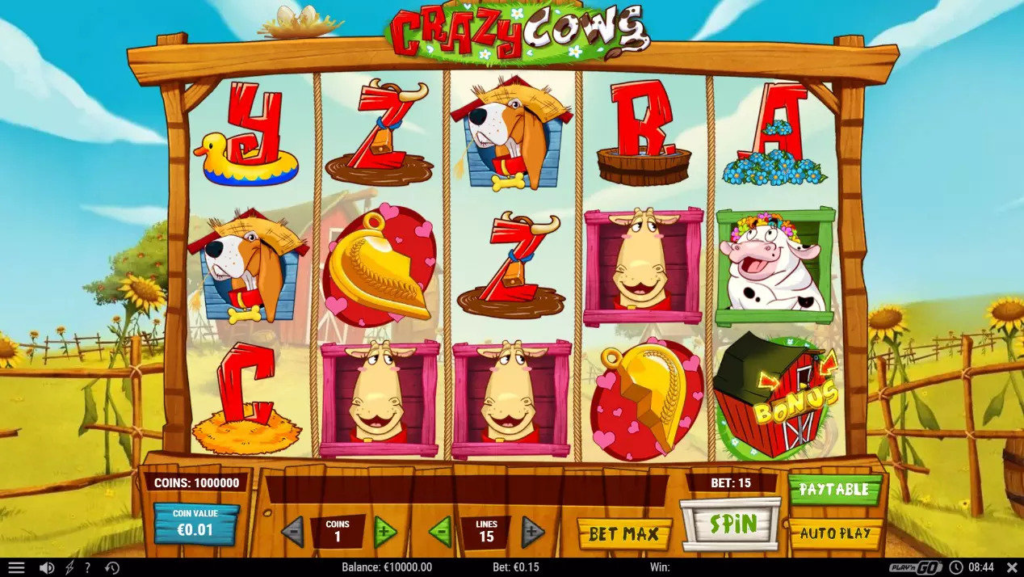This screenshot has width=1024, height=577.
Task: Open the game history clock icon
Action: coord(112,567)
